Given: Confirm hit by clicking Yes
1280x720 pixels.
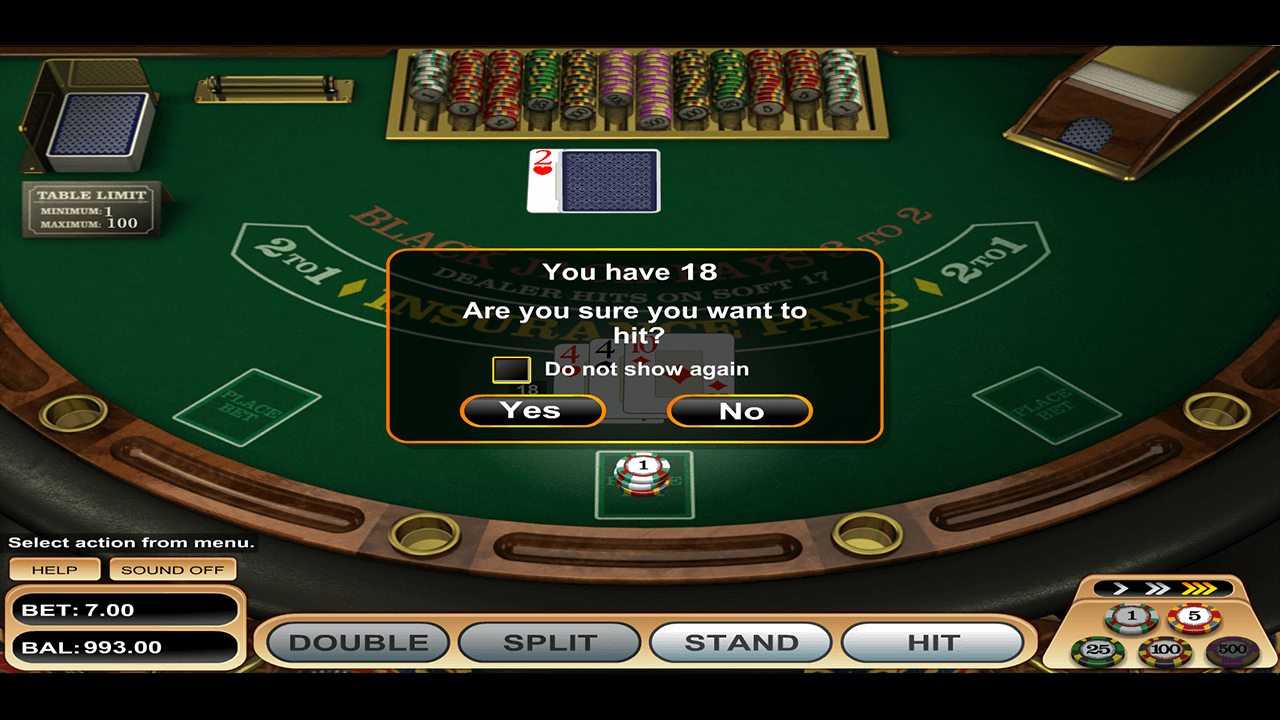Looking at the screenshot, I should click(x=532, y=410).
